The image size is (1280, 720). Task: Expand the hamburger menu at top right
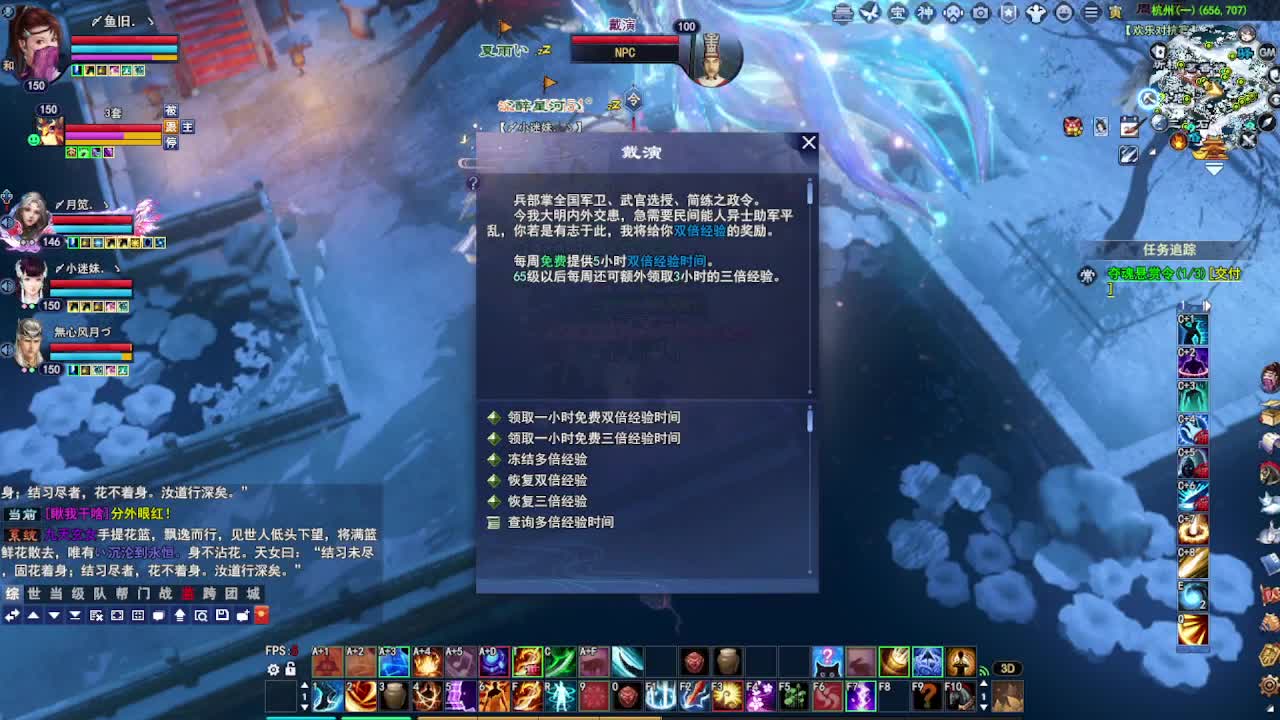click(x=1089, y=13)
